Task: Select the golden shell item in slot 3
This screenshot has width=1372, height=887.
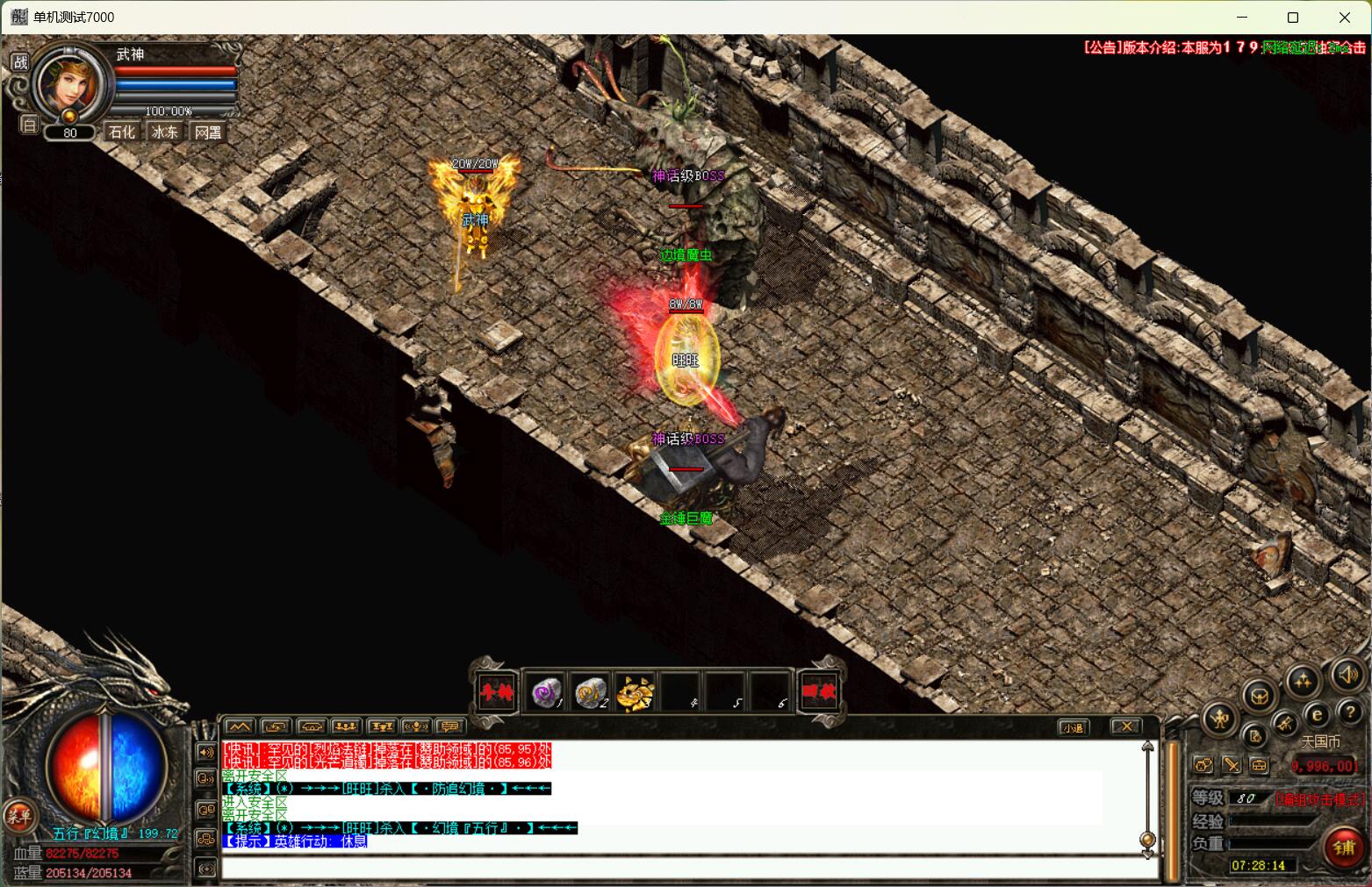Action: pos(635,693)
